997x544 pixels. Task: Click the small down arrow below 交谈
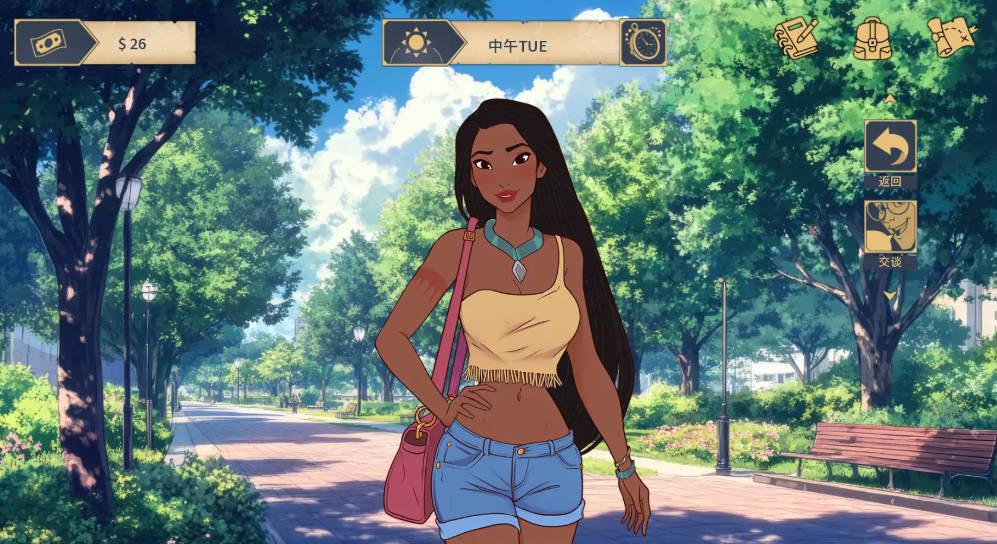(x=890, y=294)
